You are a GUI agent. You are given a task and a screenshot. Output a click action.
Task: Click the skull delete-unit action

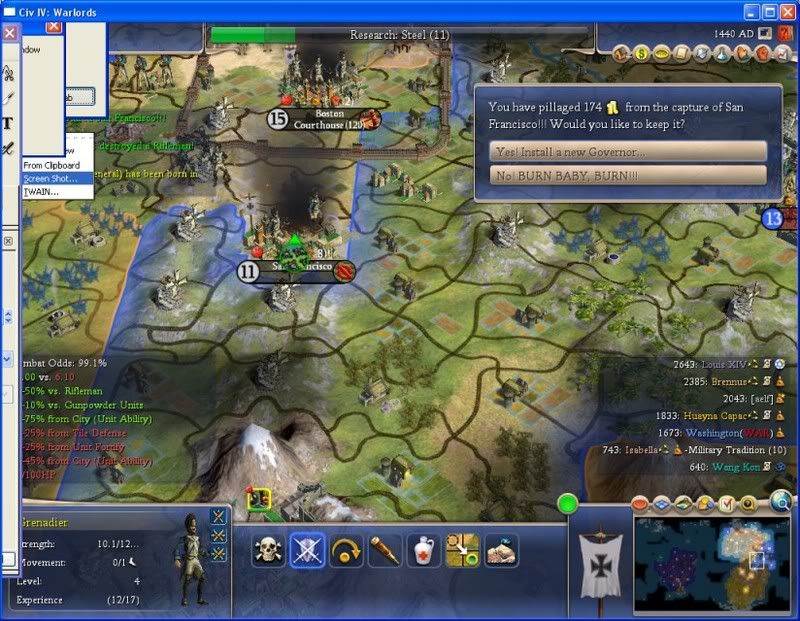[268, 551]
